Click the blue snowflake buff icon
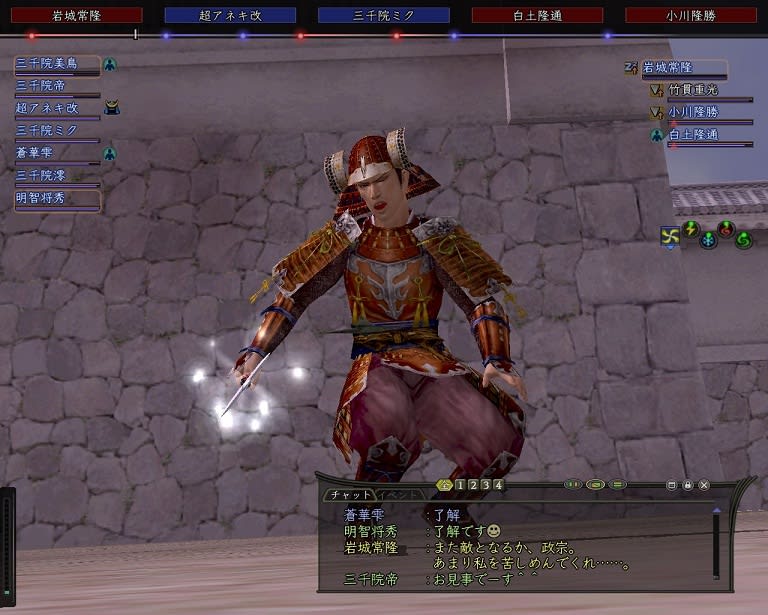 point(708,240)
